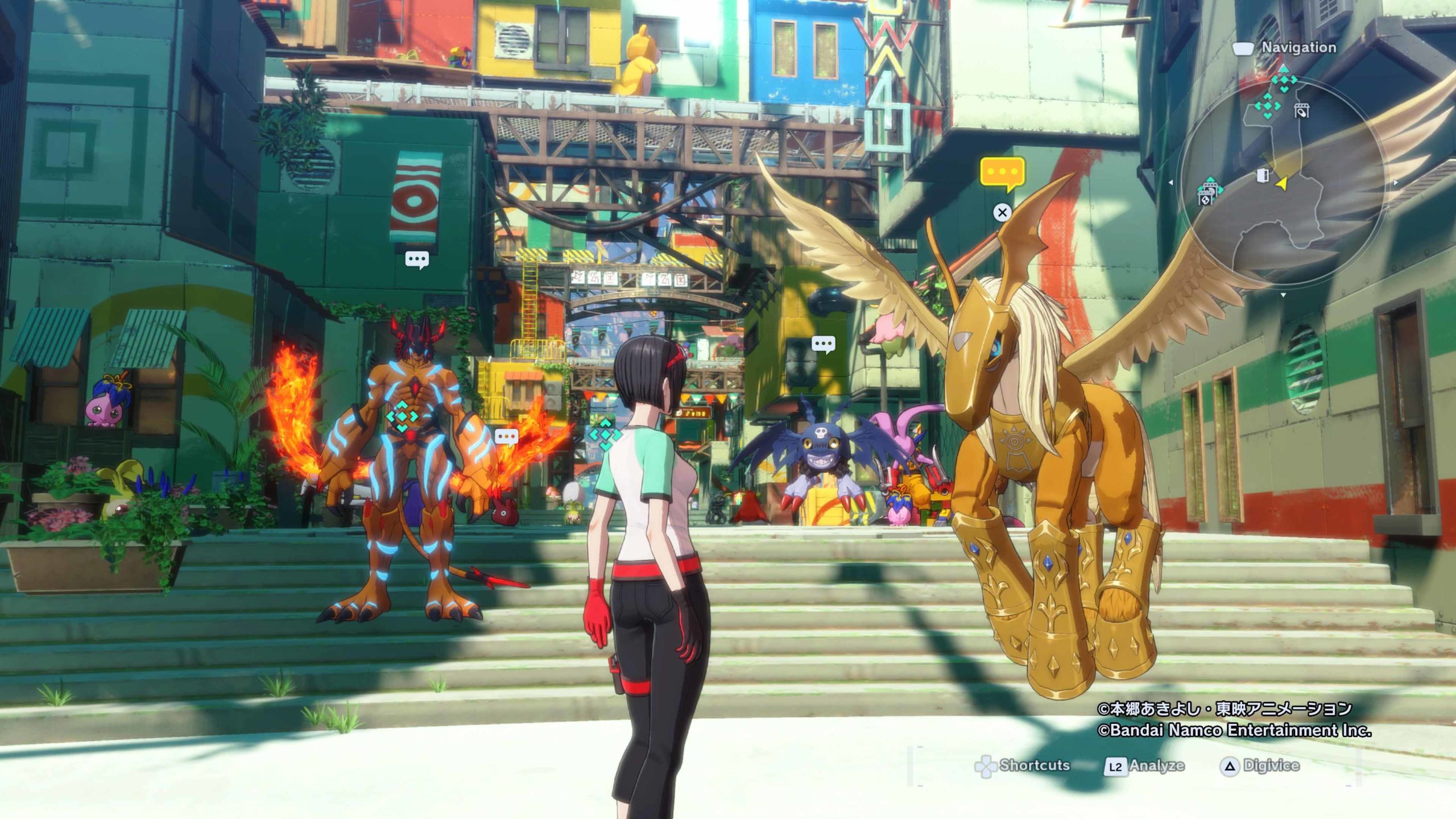The image size is (1456, 819).
Task: Open the Shortcuts option label
Action: 1034,766
